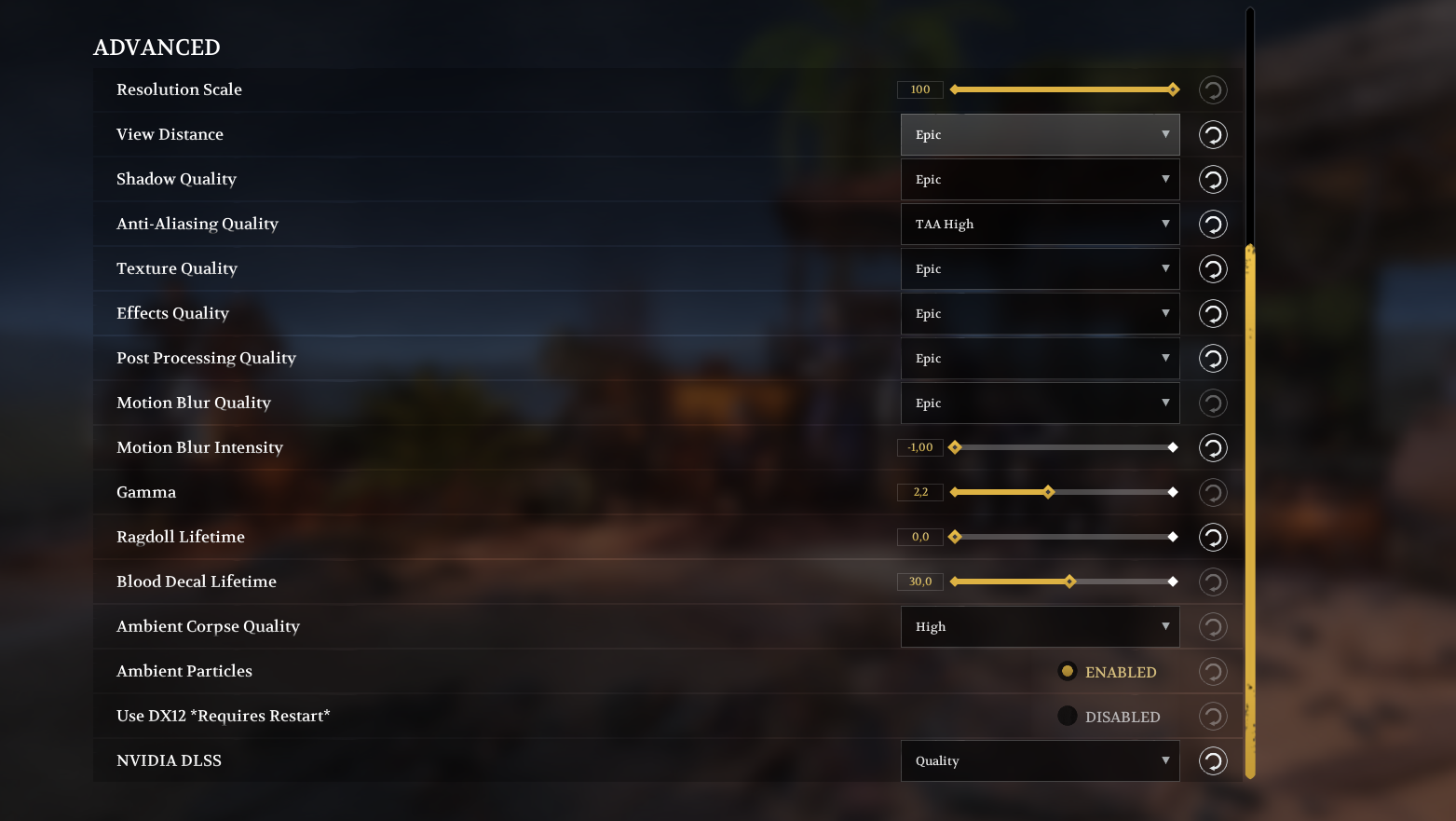Click the Motion Blur Intensity slider handle
The width and height of the screenshot is (1456, 821).
(955, 447)
